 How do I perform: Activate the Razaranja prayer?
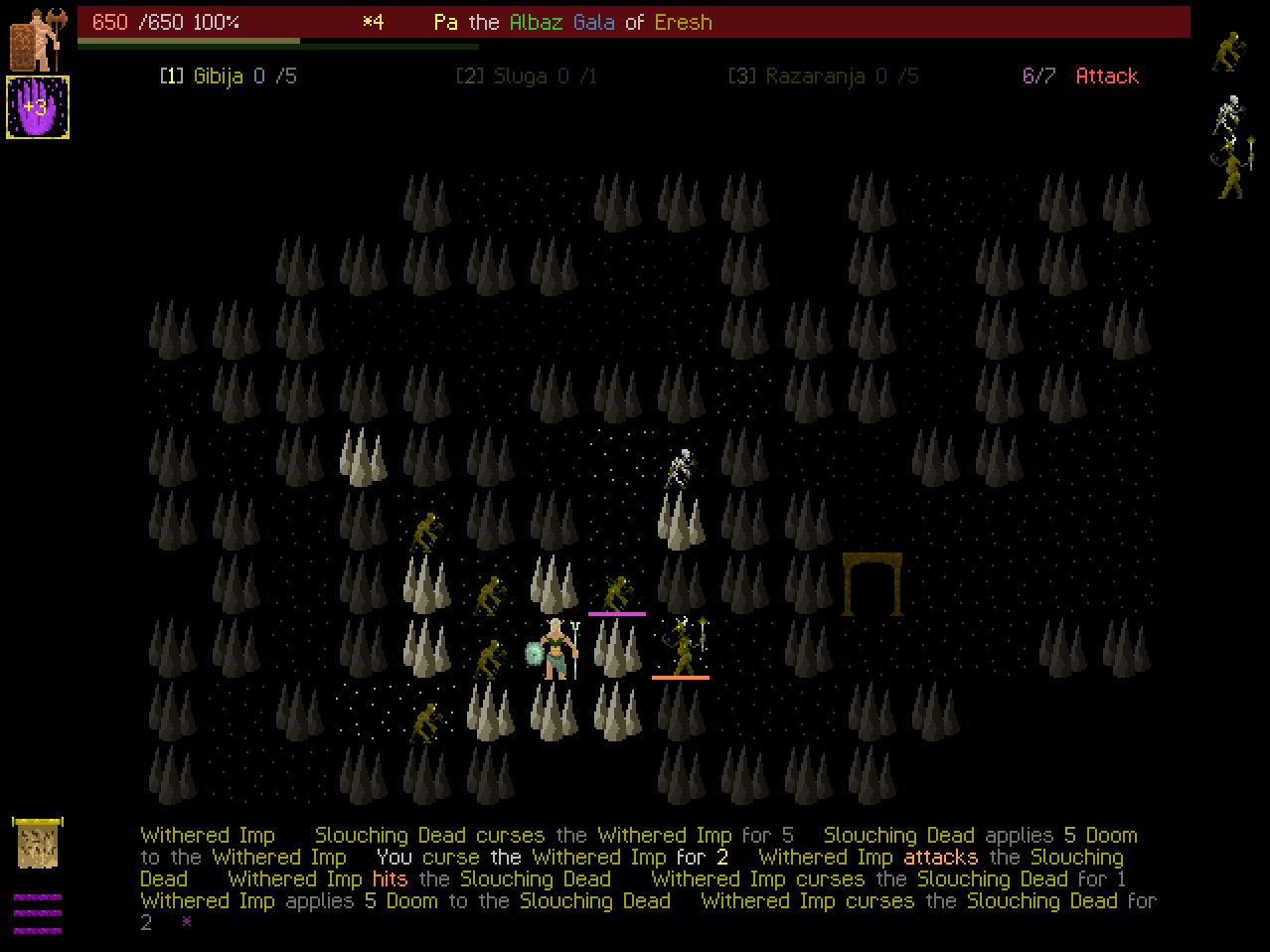[823, 77]
